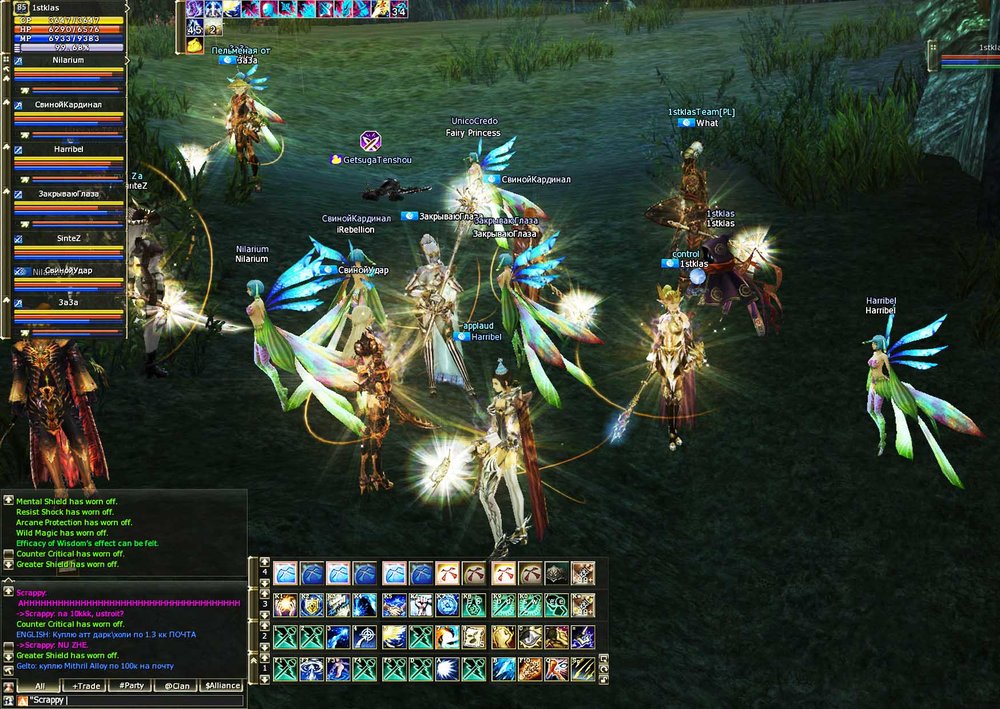
Task: Activate the white burst skill on bar 1
Action: coord(447,669)
